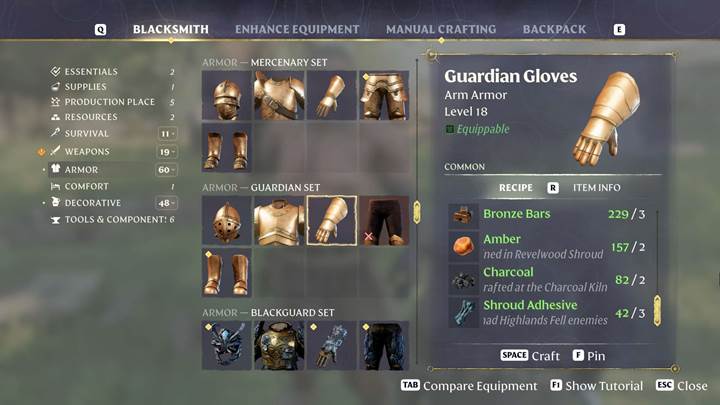
Task: Show the Resources category
Action: tap(91, 117)
